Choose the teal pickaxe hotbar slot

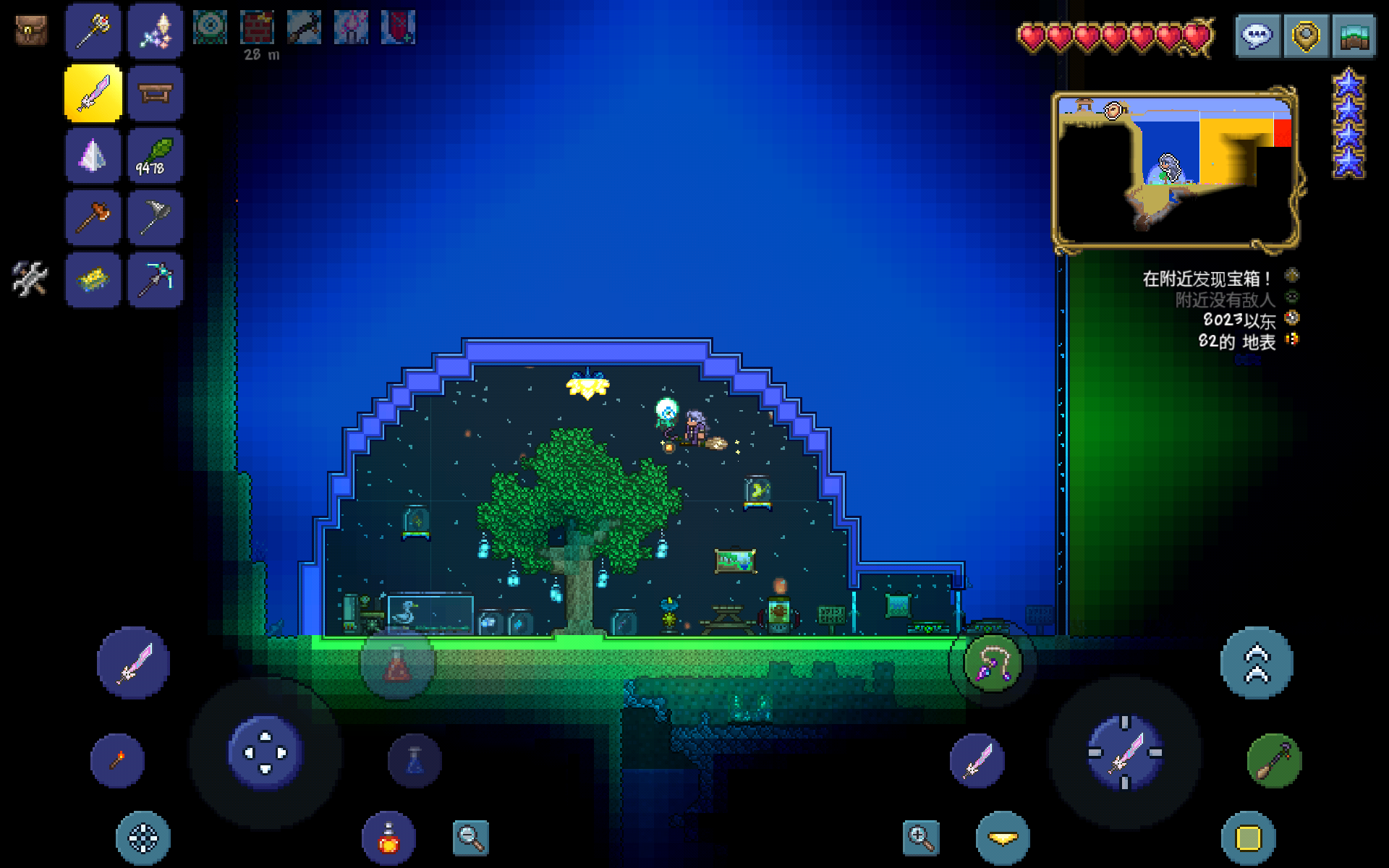(155, 279)
